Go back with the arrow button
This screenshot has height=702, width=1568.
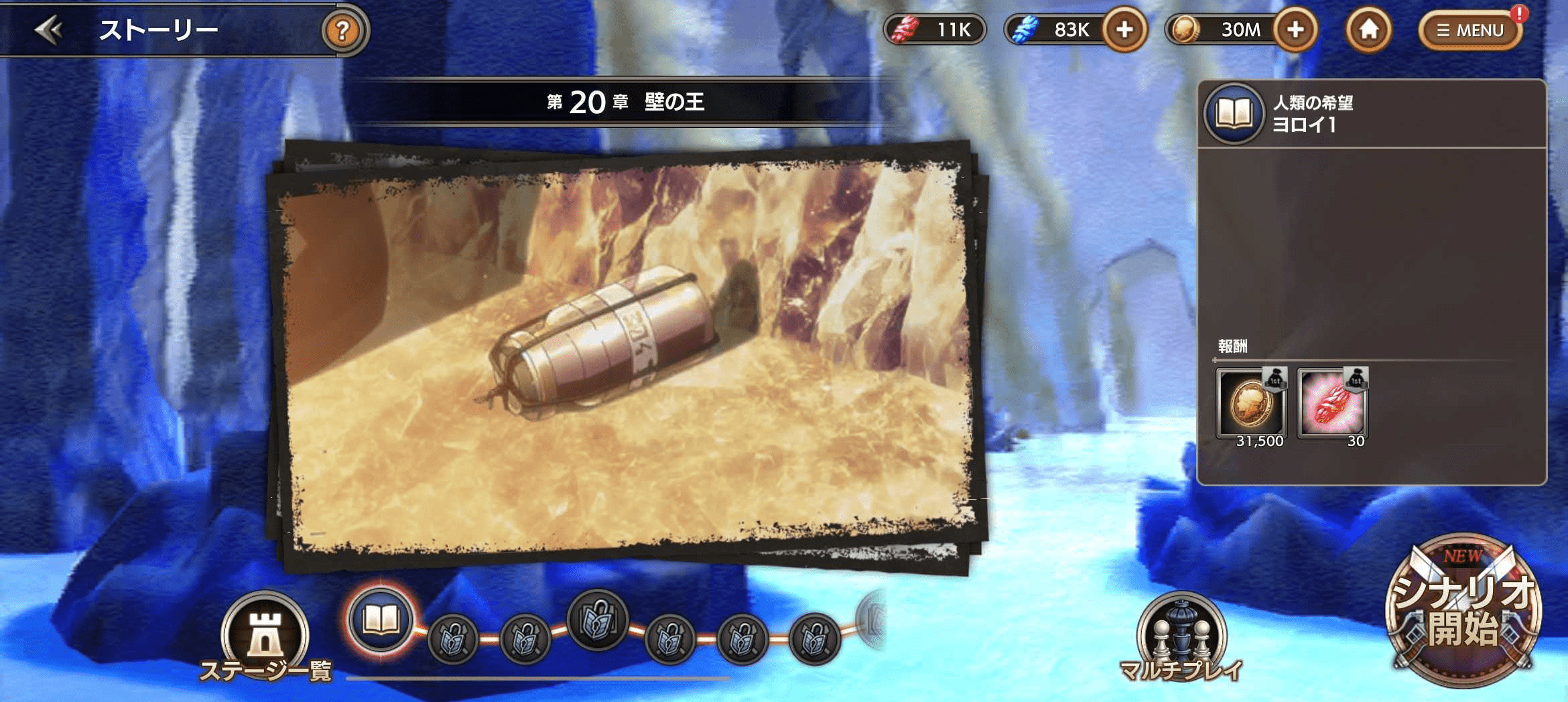[x=49, y=30]
